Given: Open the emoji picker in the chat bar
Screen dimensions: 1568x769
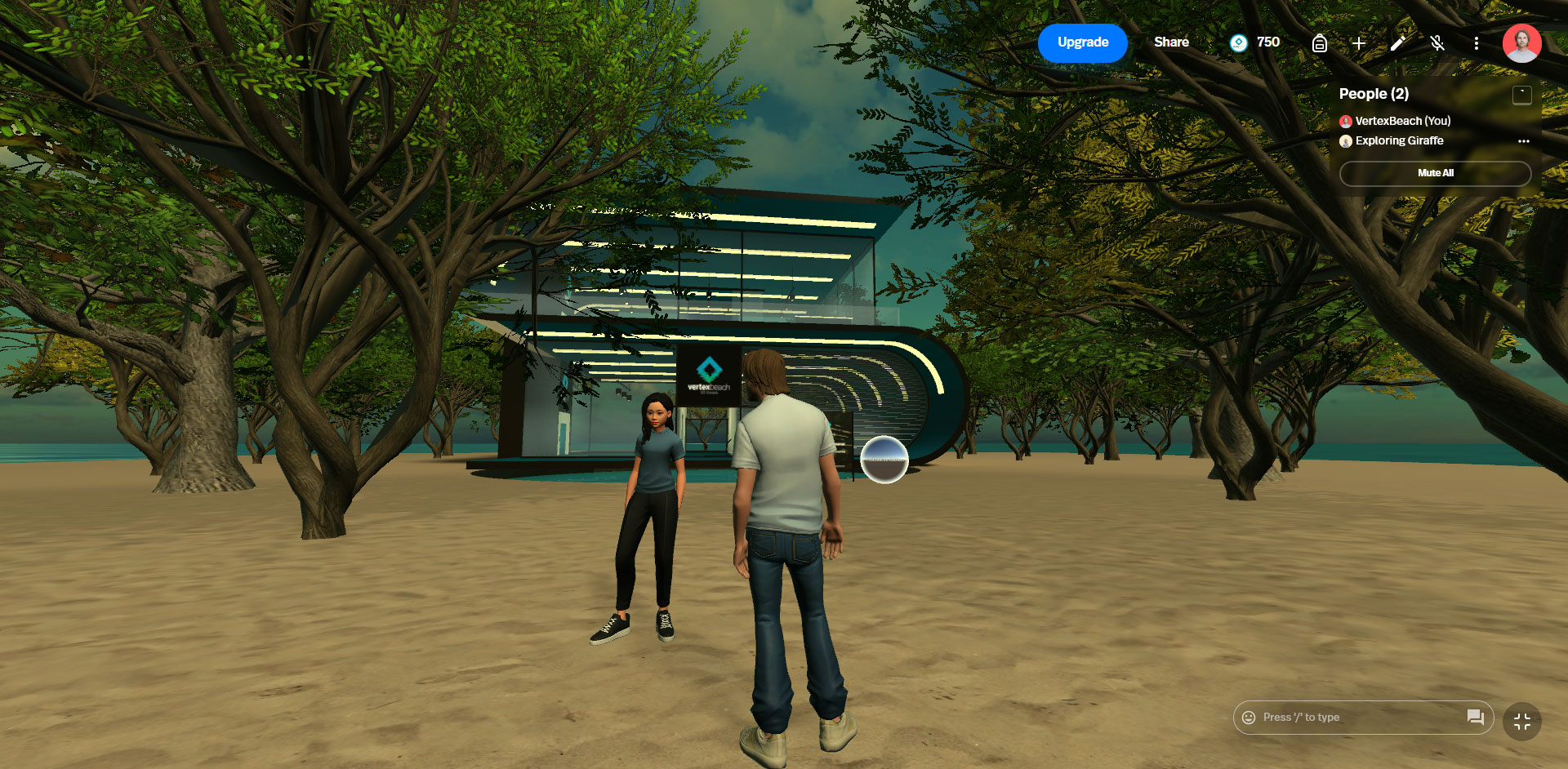Looking at the screenshot, I should coord(1249,718).
